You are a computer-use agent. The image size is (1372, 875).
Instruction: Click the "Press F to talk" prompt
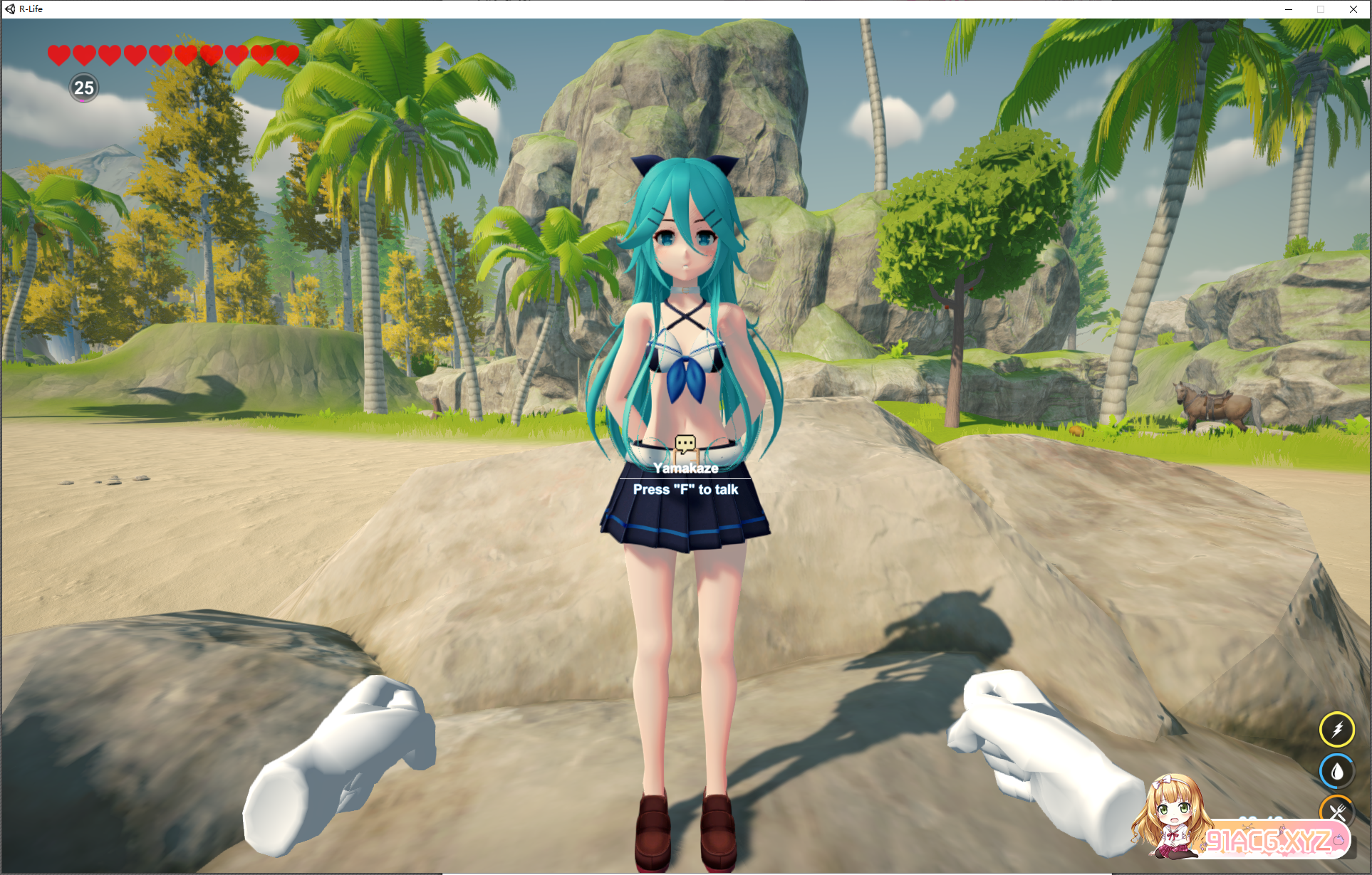pyautogui.click(x=686, y=491)
